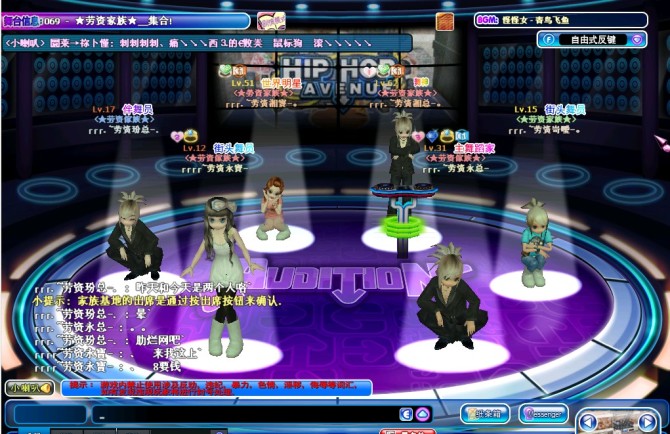Click the left arrow on the bottom-right panel
Viewport: 670px width, 434px height.
point(589,423)
